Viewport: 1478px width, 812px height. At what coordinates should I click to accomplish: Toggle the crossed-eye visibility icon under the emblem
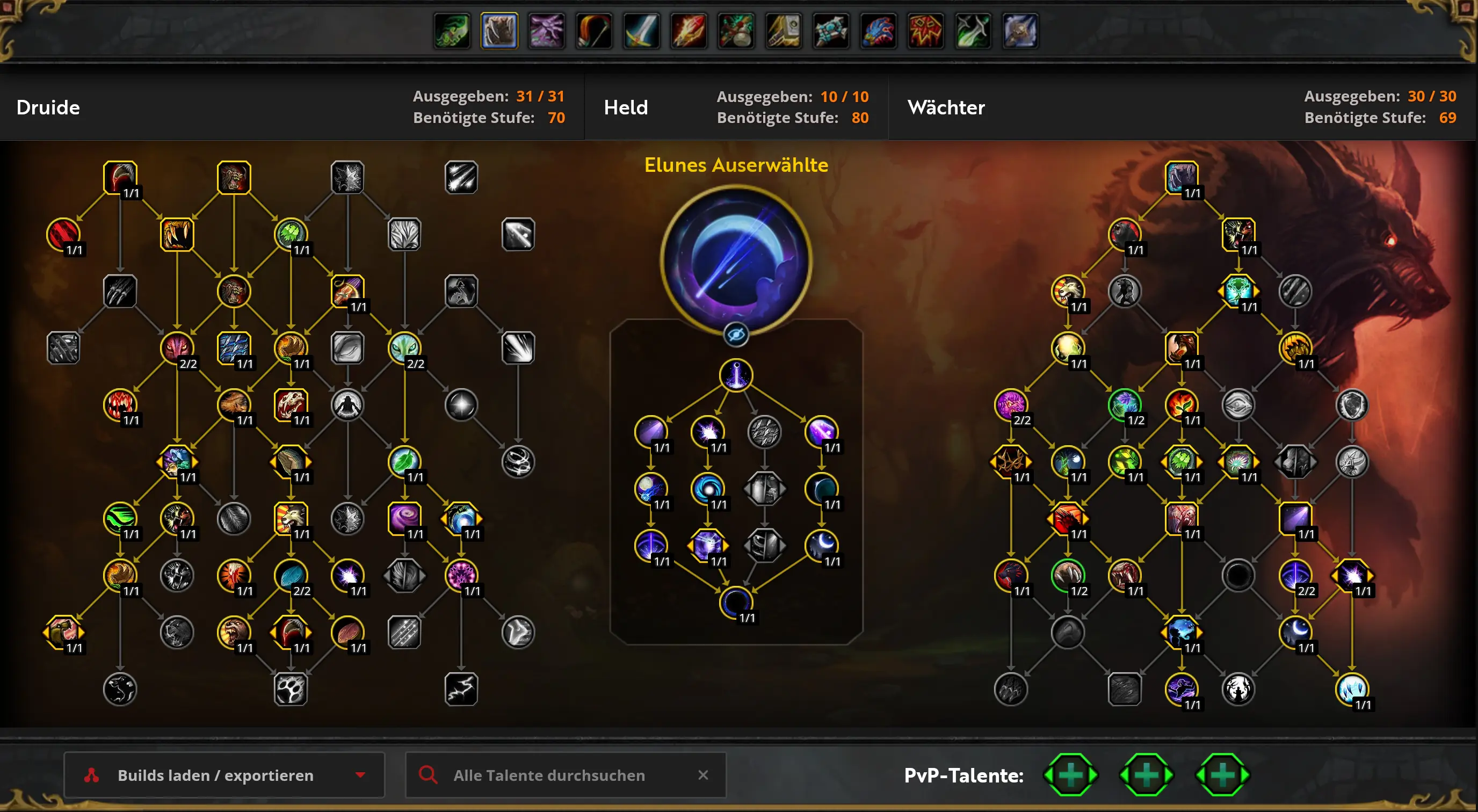[736, 335]
